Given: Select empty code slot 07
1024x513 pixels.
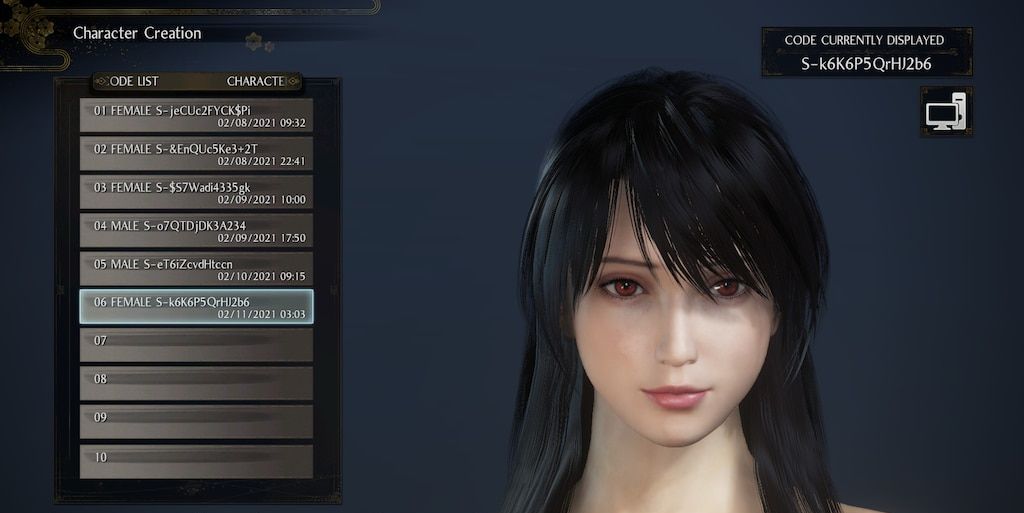Looking at the screenshot, I should click(x=196, y=345).
